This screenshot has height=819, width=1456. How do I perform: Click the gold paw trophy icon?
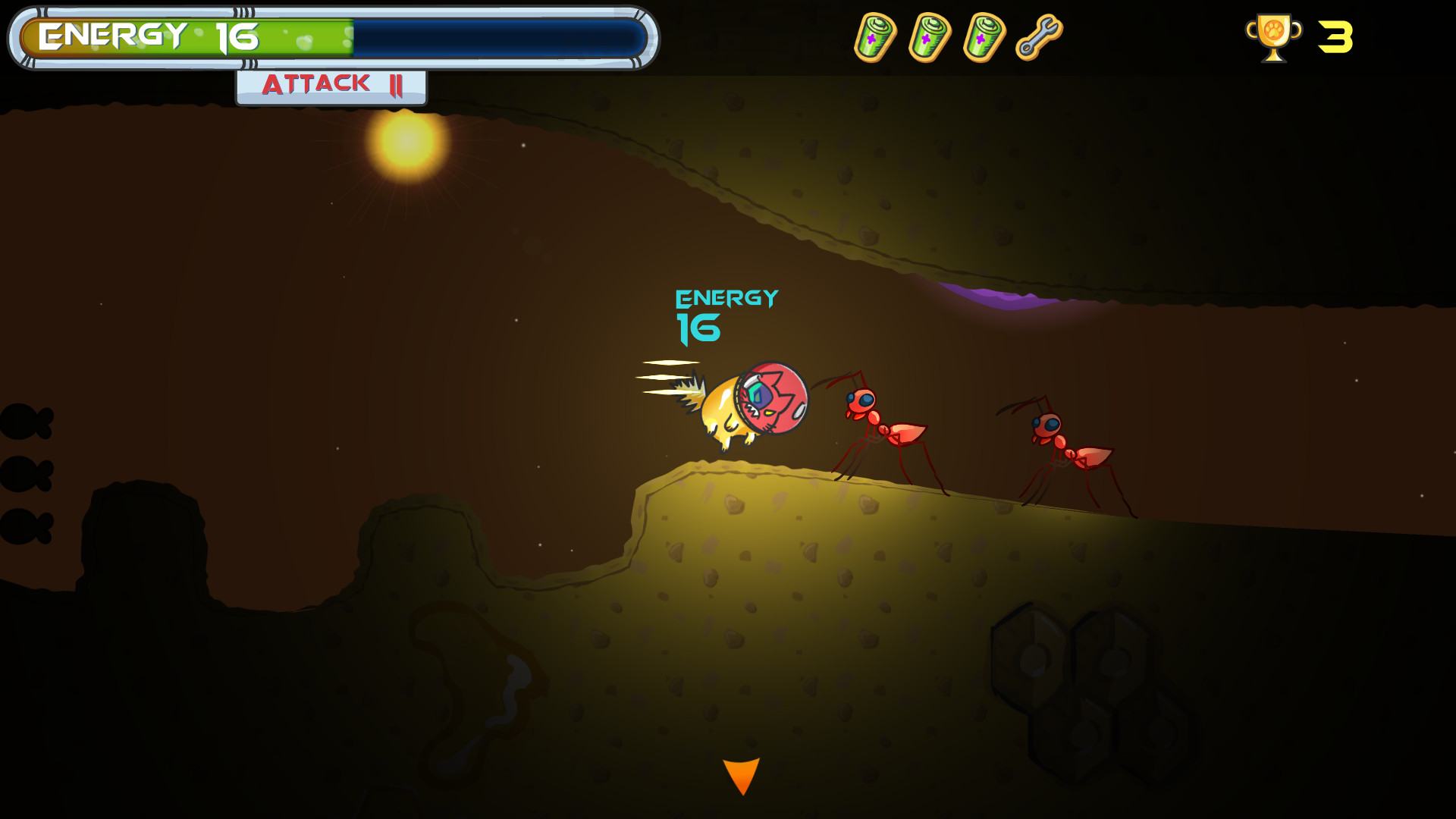1273,37
